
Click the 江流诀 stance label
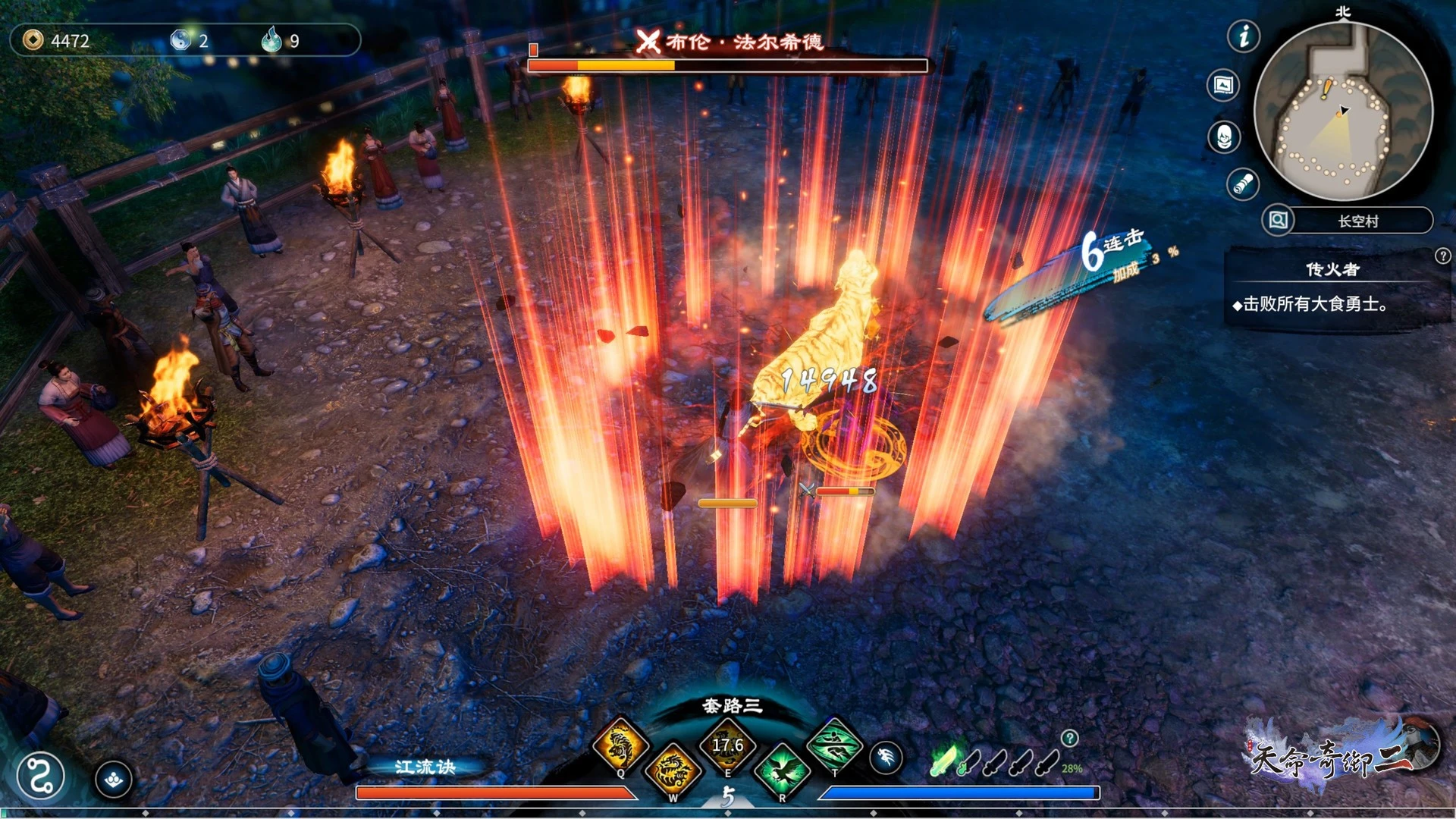425,767
